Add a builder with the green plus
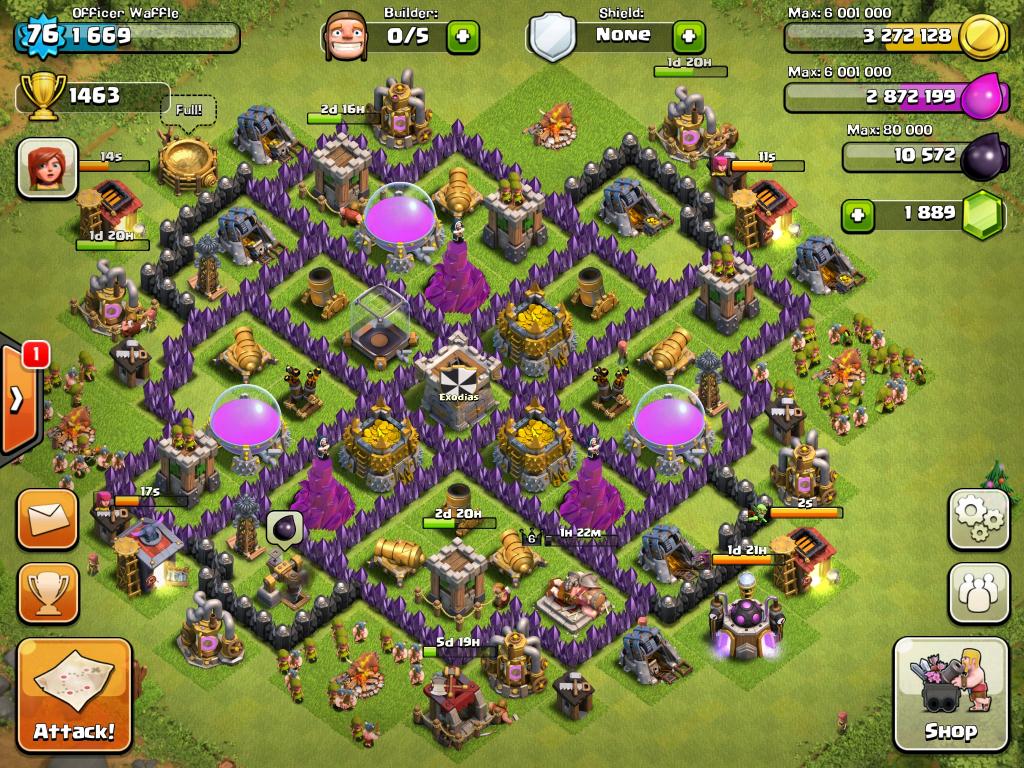The width and height of the screenshot is (1024, 768). click(462, 37)
